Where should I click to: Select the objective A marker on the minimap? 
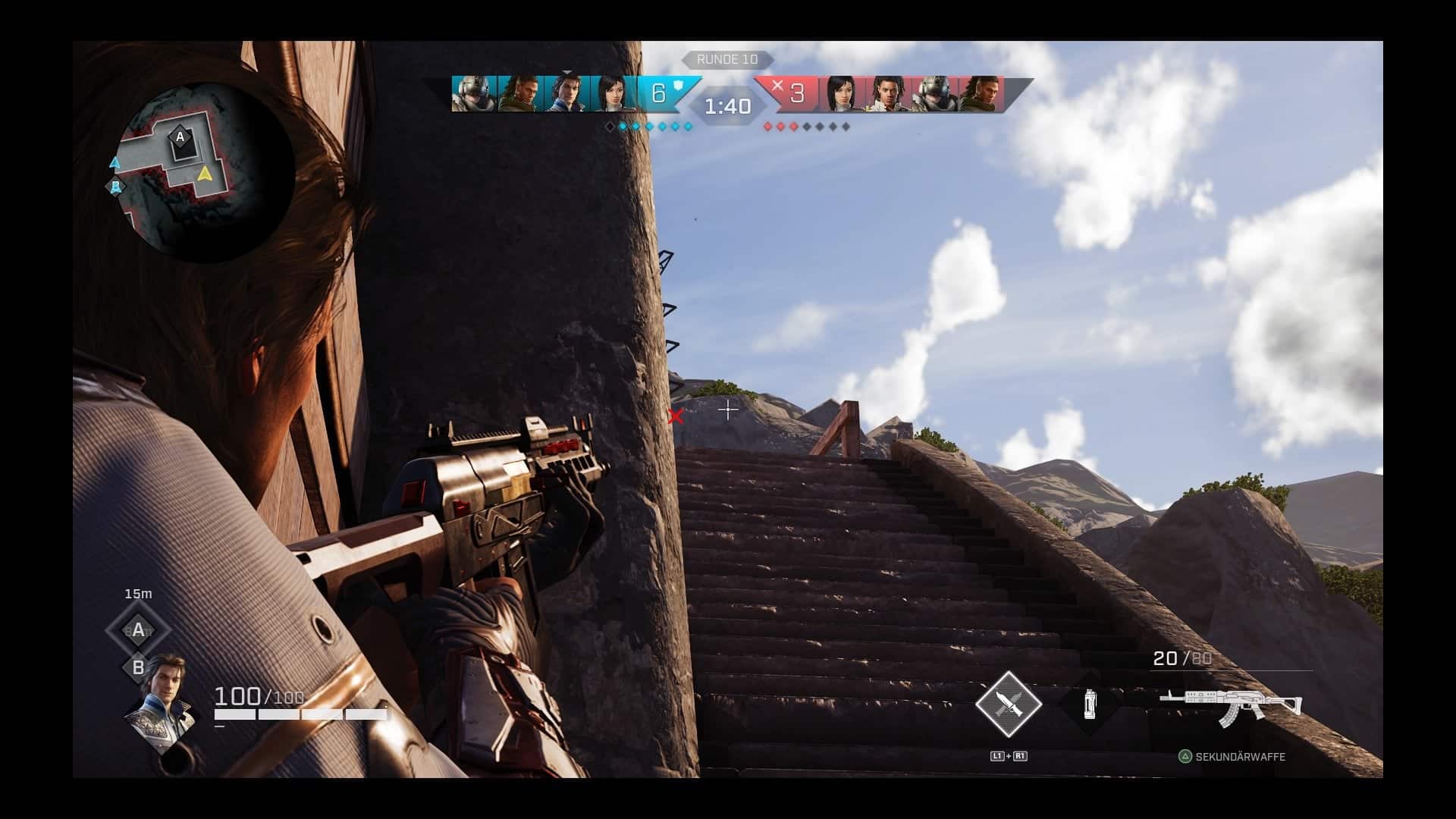pos(180,137)
